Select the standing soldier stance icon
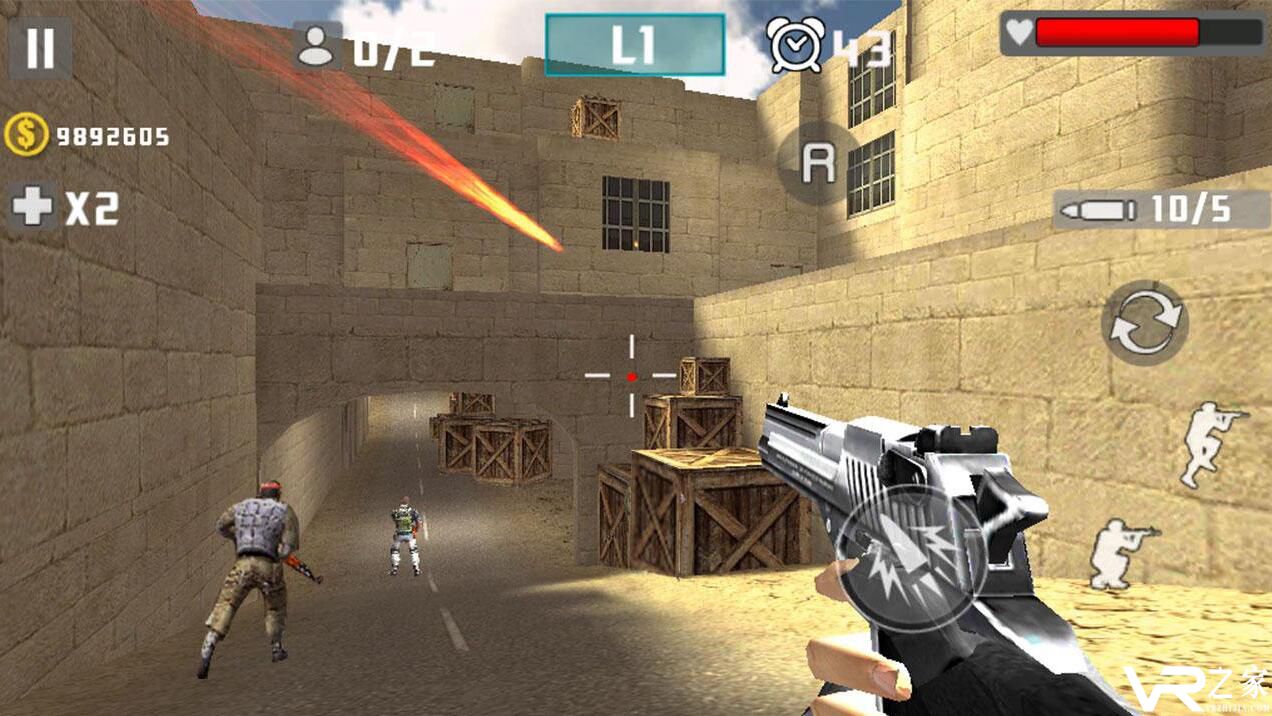 pos(1209,443)
